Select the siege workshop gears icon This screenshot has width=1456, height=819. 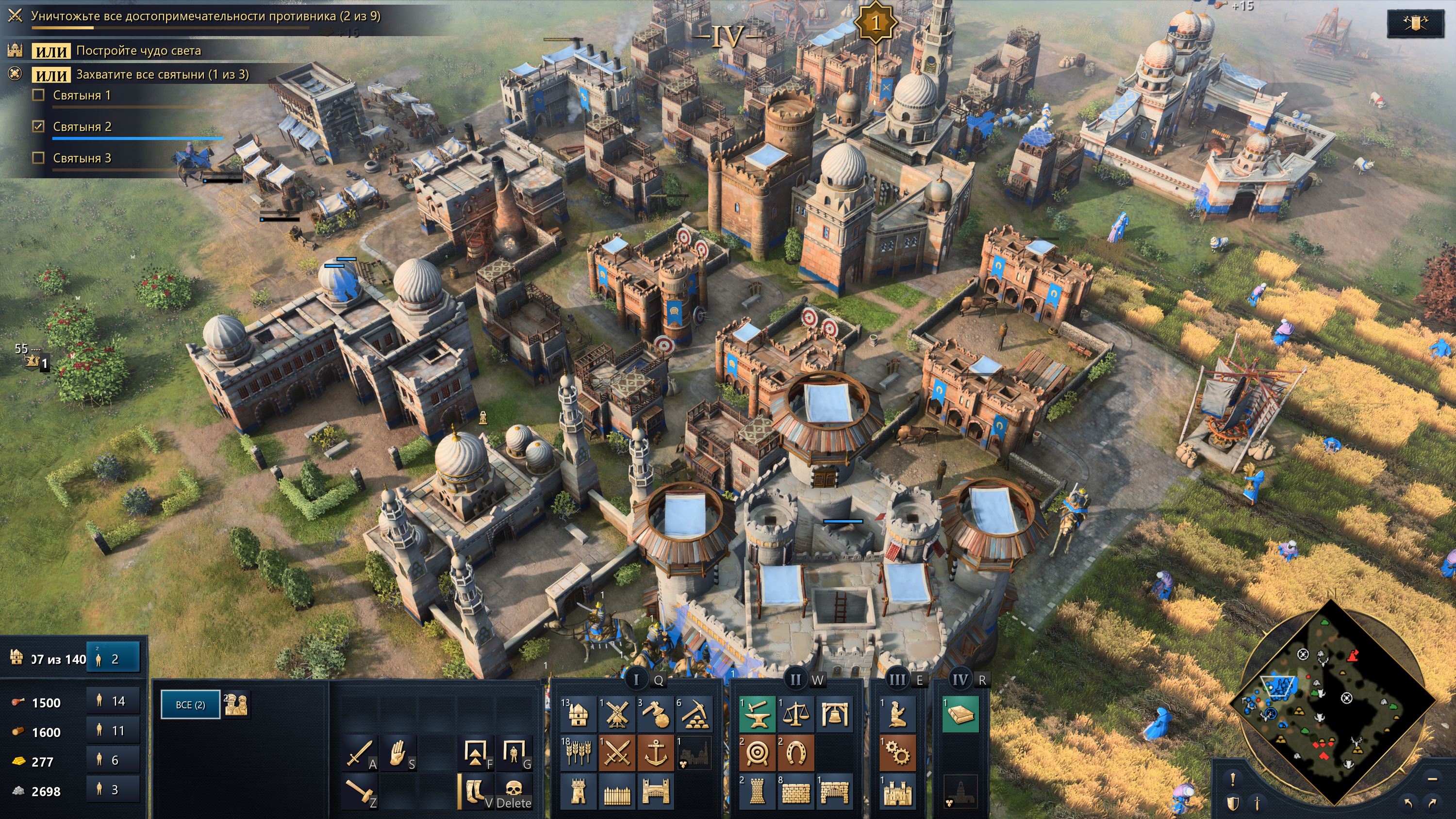pyautogui.click(x=897, y=753)
